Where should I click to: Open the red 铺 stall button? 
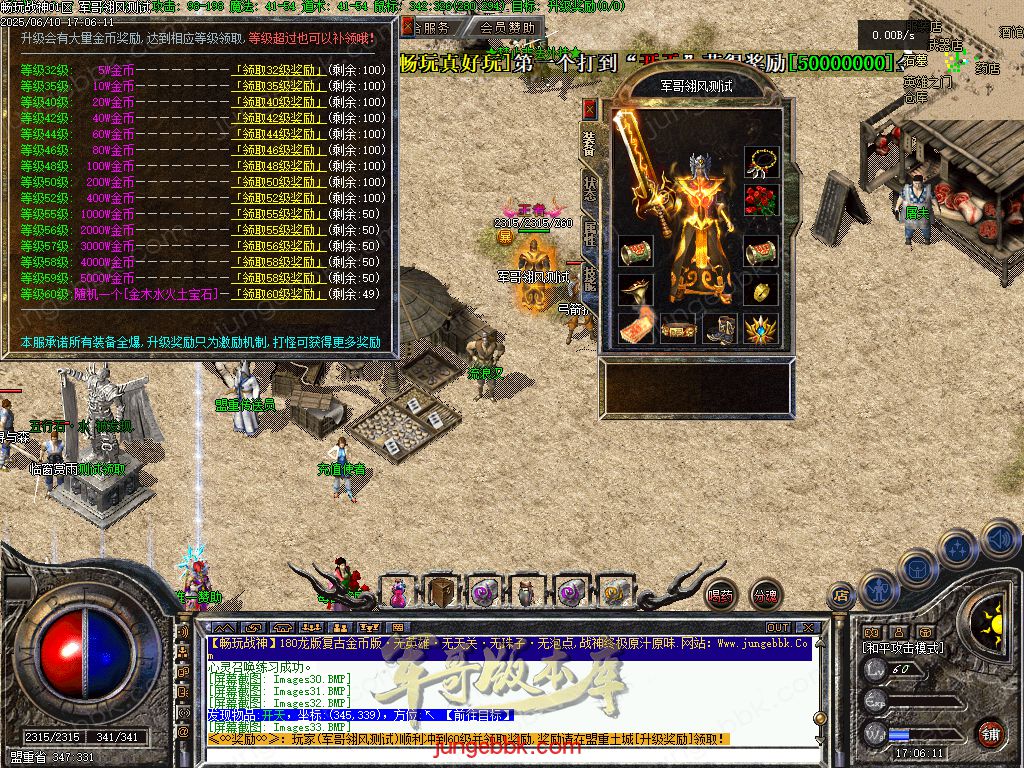pyautogui.click(x=990, y=732)
